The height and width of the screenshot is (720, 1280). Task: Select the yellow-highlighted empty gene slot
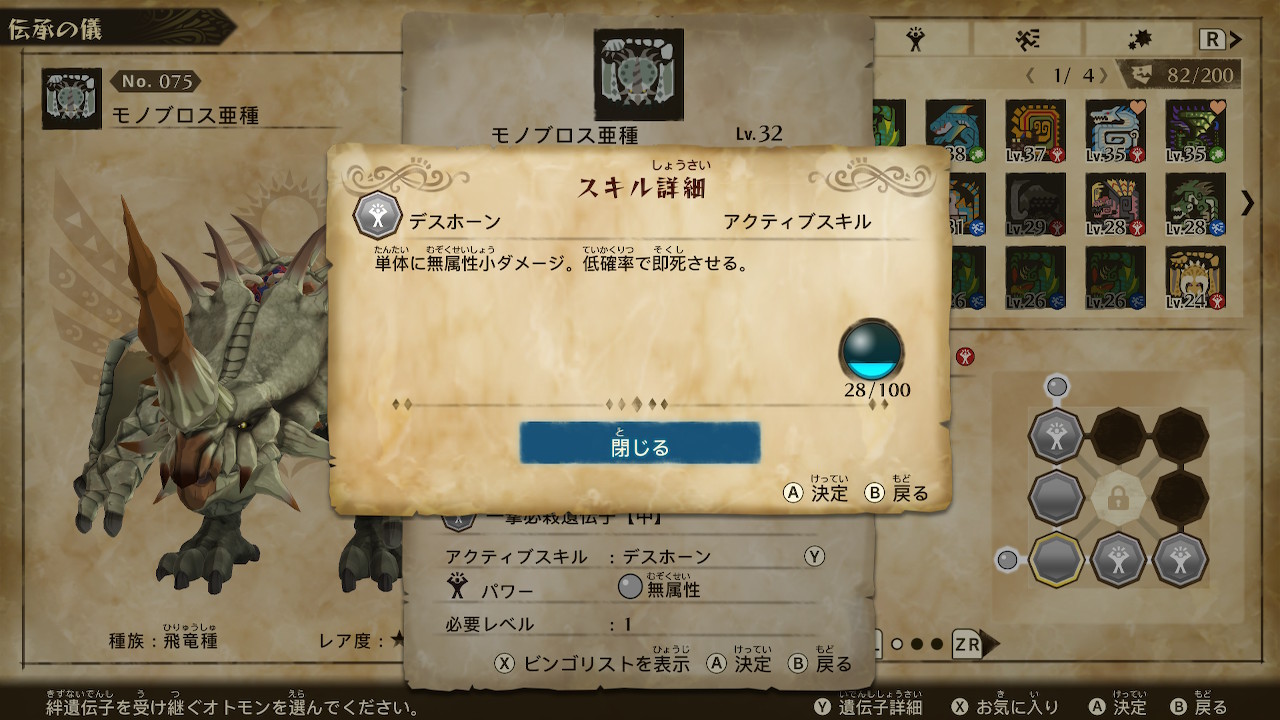click(x=1058, y=560)
